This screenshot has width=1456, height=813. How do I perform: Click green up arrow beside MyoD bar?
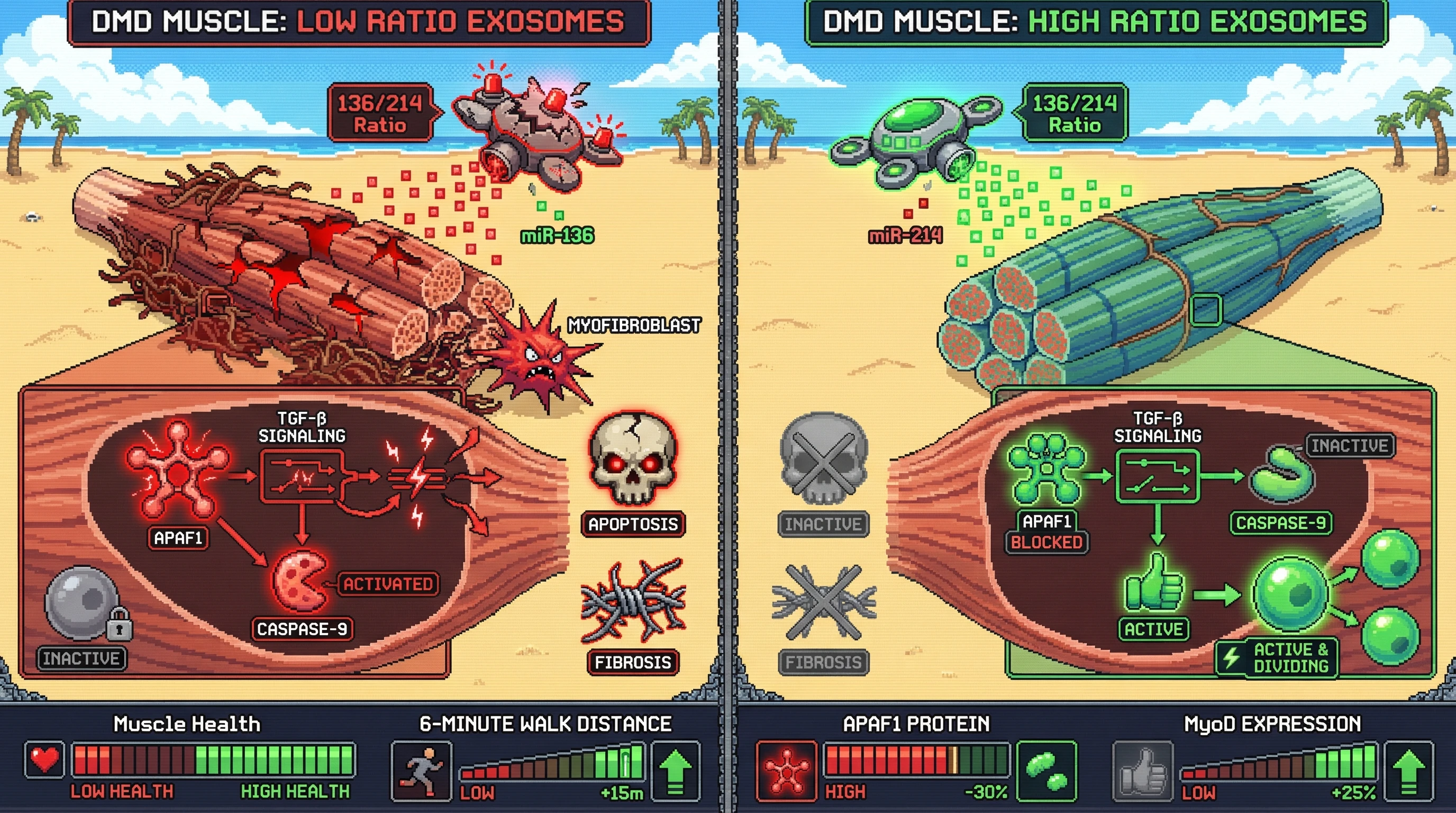(x=1408, y=771)
